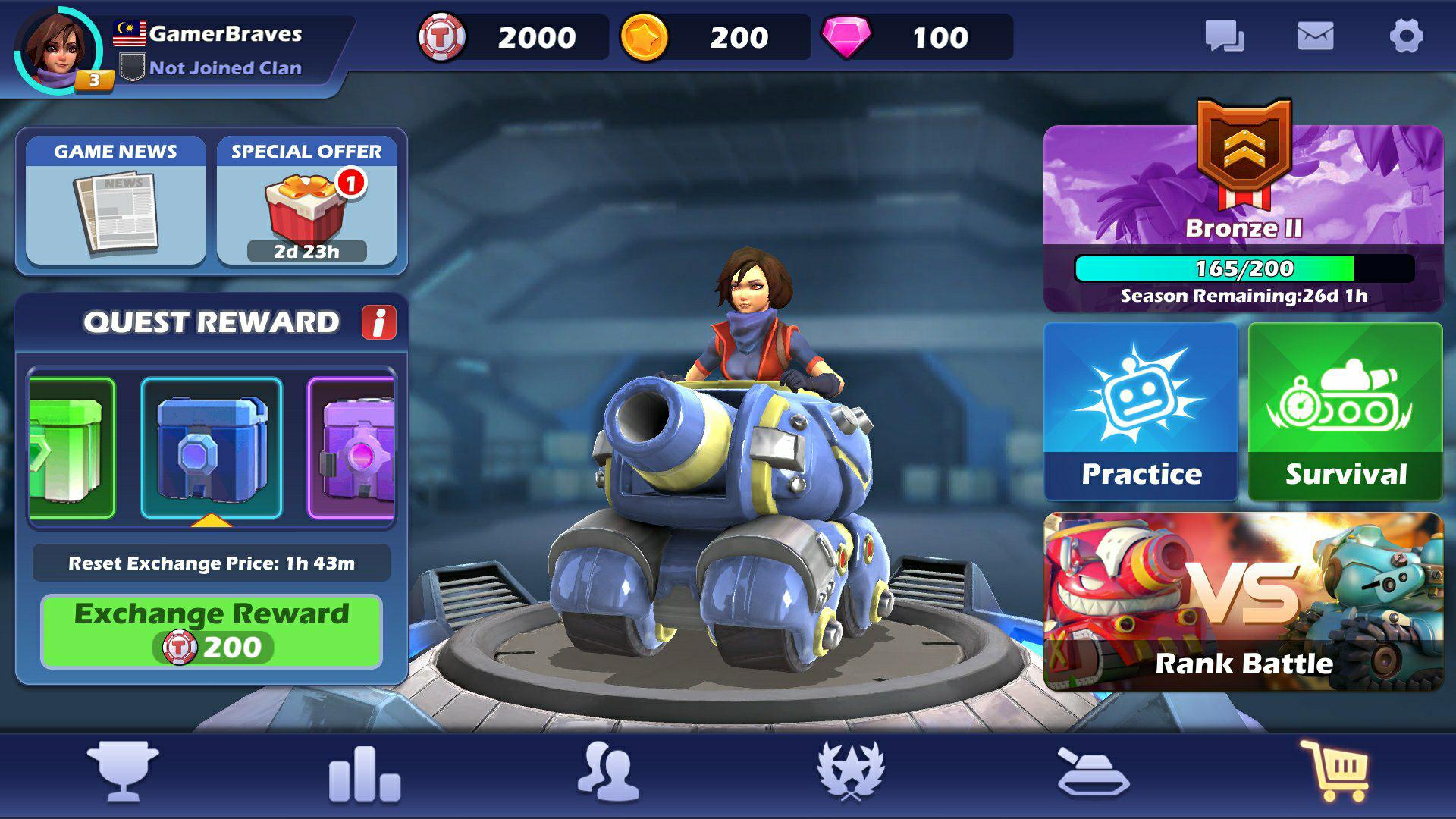The width and height of the screenshot is (1456, 819).
Task: Click the Quest Reward info icon
Action: tap(378, 322)
